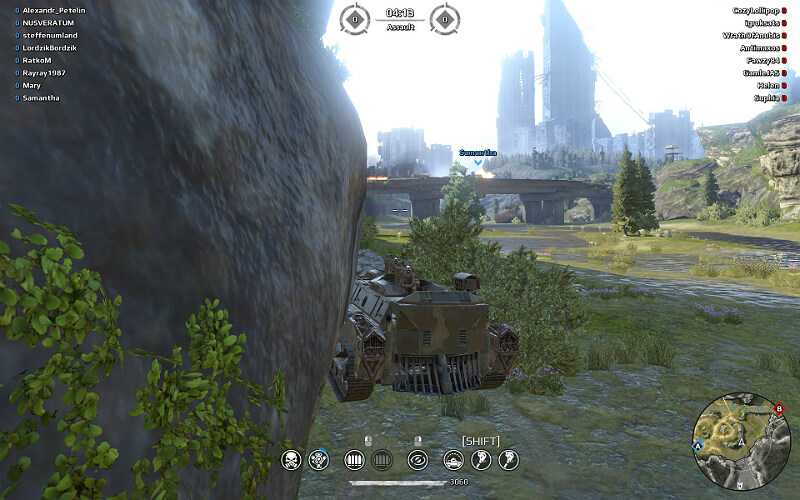The width and height of the screenshot is (800, 500).
Task: Choose the dimmed ammo rack weapon icon
Action: click(x=380, y=460)
